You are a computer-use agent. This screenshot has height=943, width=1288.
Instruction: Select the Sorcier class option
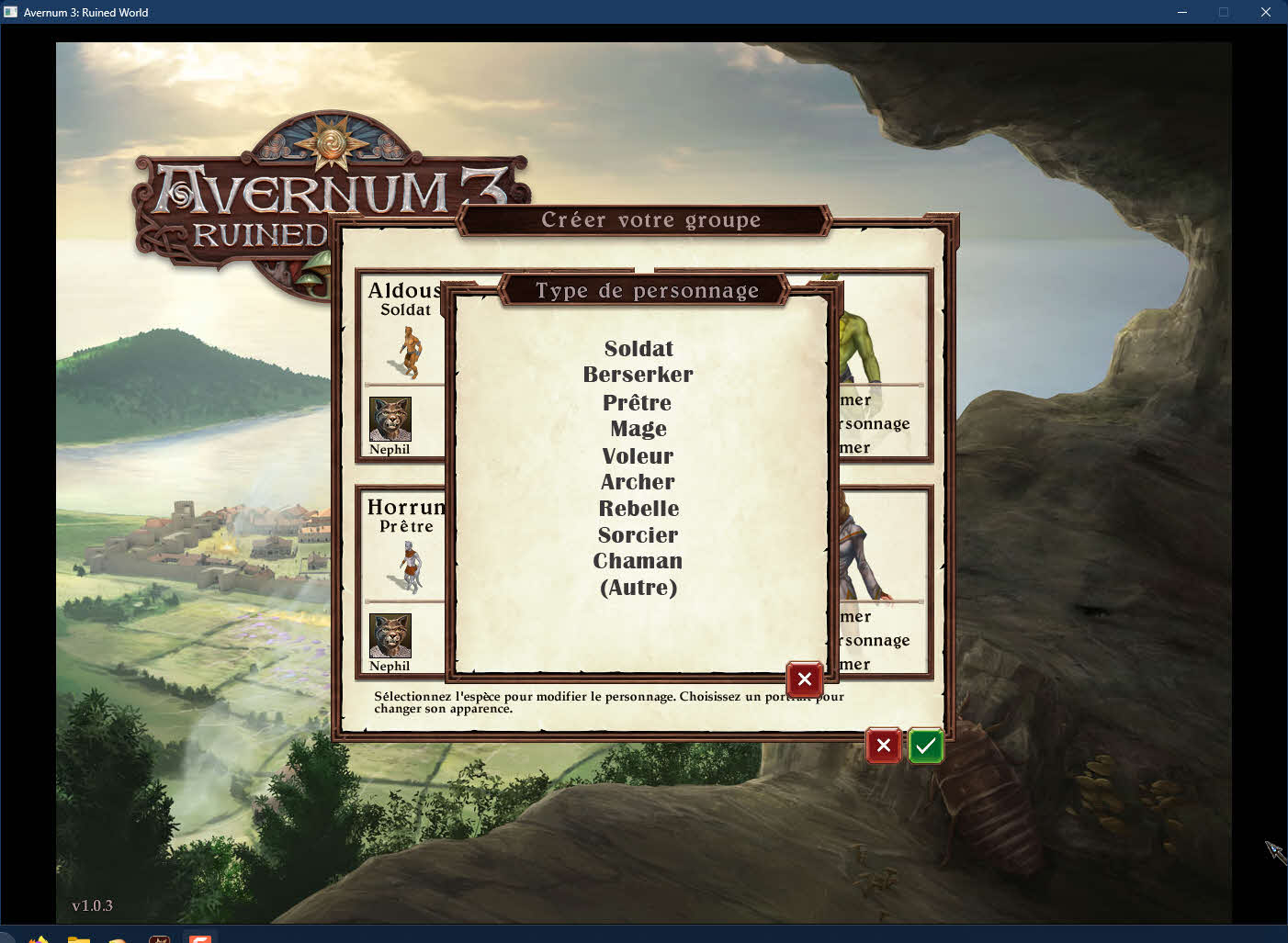pos(638,534)
